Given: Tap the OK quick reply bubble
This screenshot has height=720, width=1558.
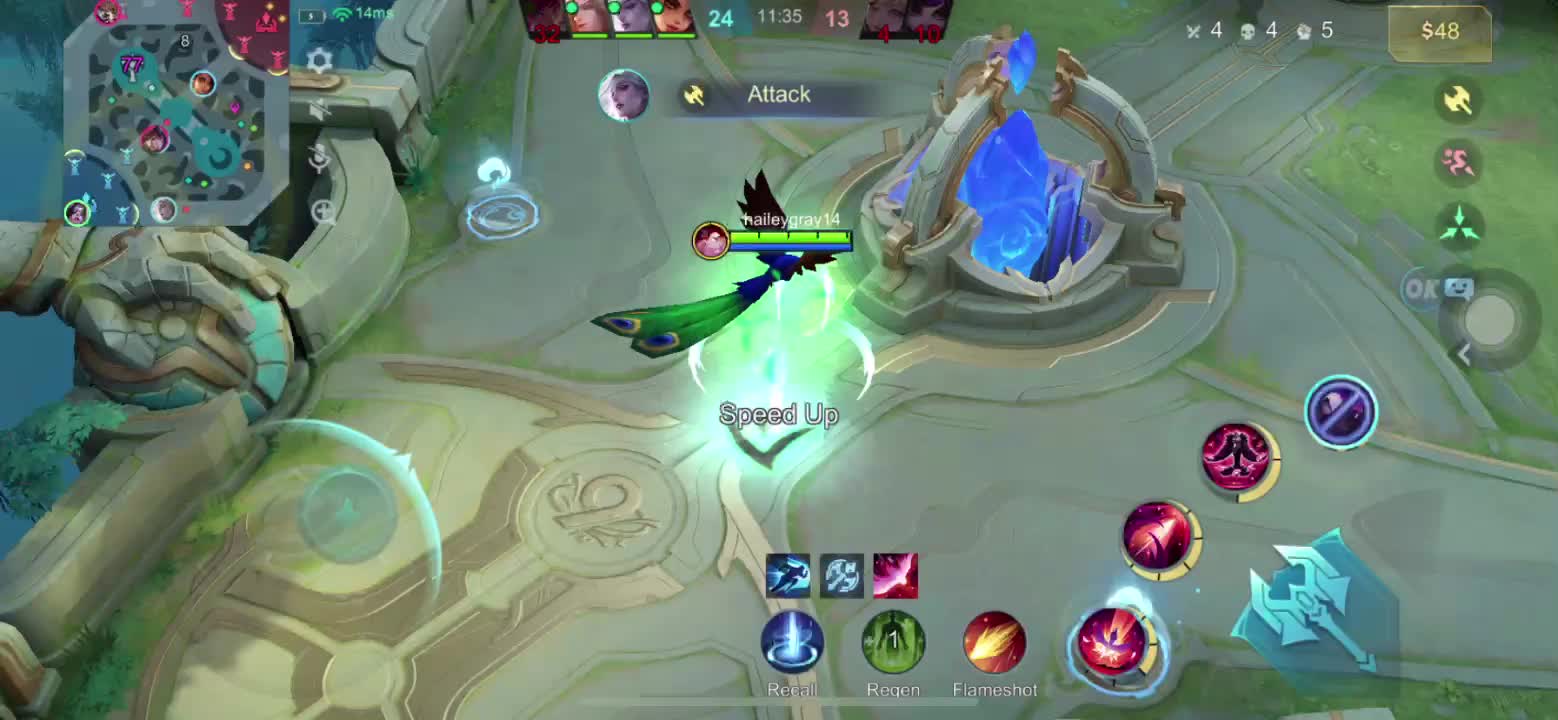Looking at the screenshot, I should (1420, 289).
